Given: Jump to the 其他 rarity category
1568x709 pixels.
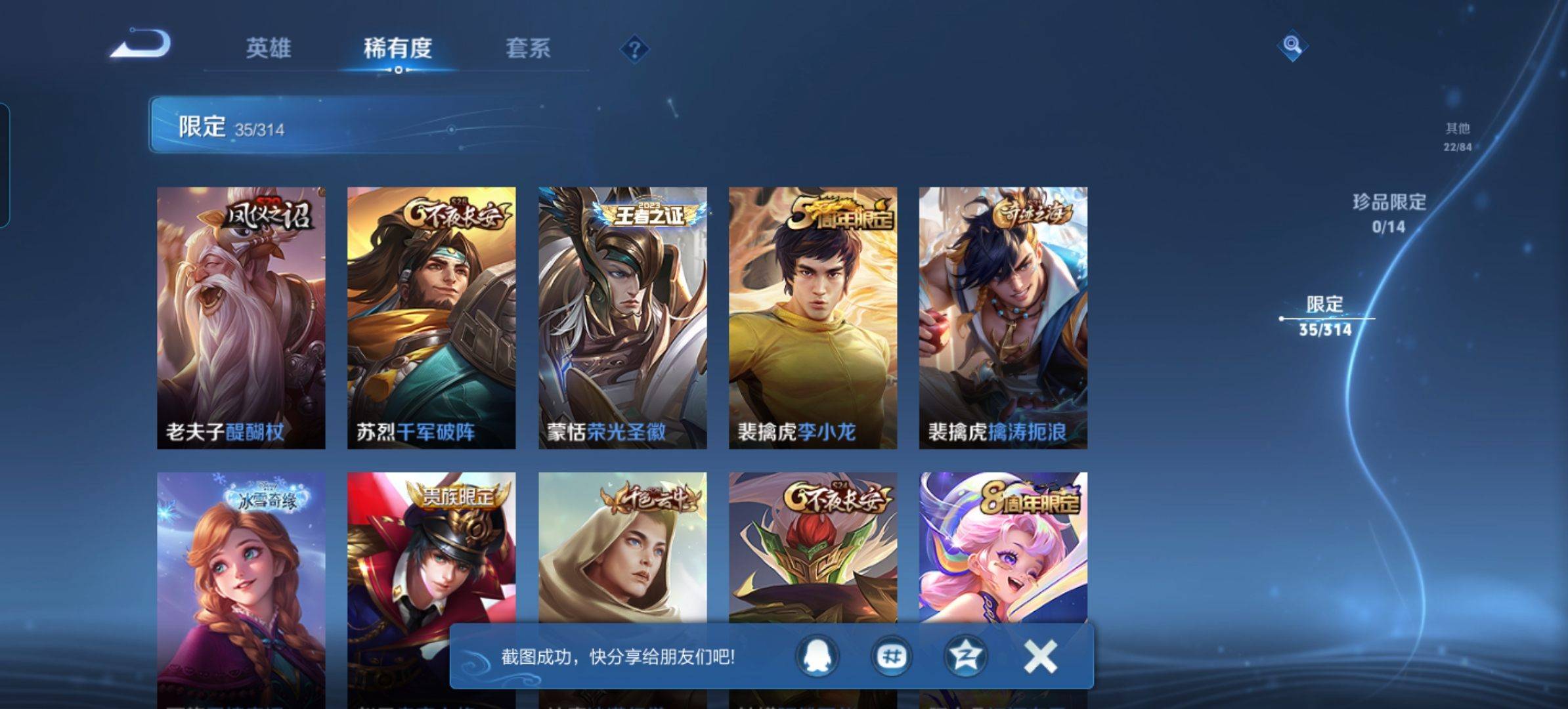Looking at the screenshot, I should pyautogui.click(x=1457, y=136).
